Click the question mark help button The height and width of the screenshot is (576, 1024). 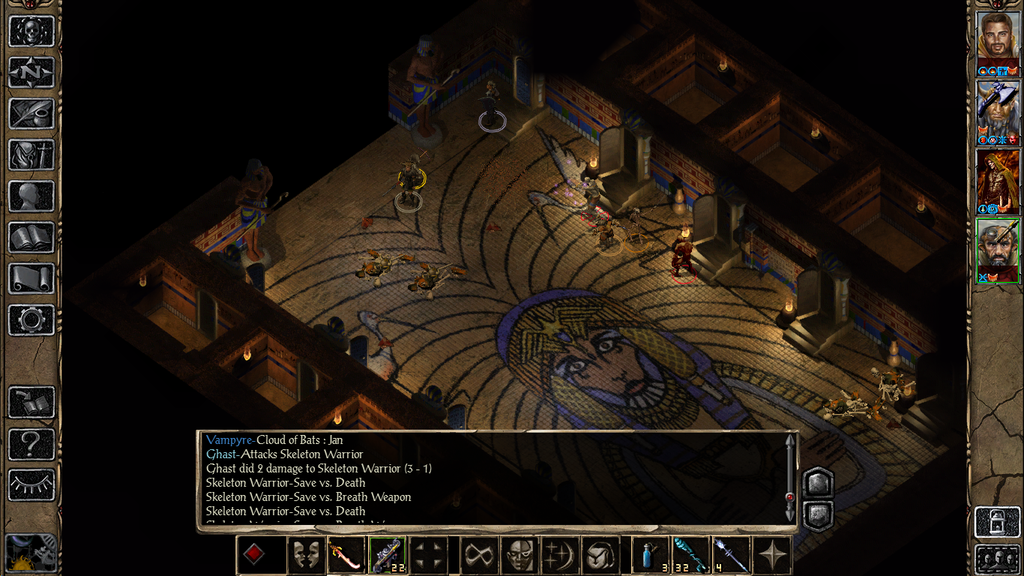[31, 443]
